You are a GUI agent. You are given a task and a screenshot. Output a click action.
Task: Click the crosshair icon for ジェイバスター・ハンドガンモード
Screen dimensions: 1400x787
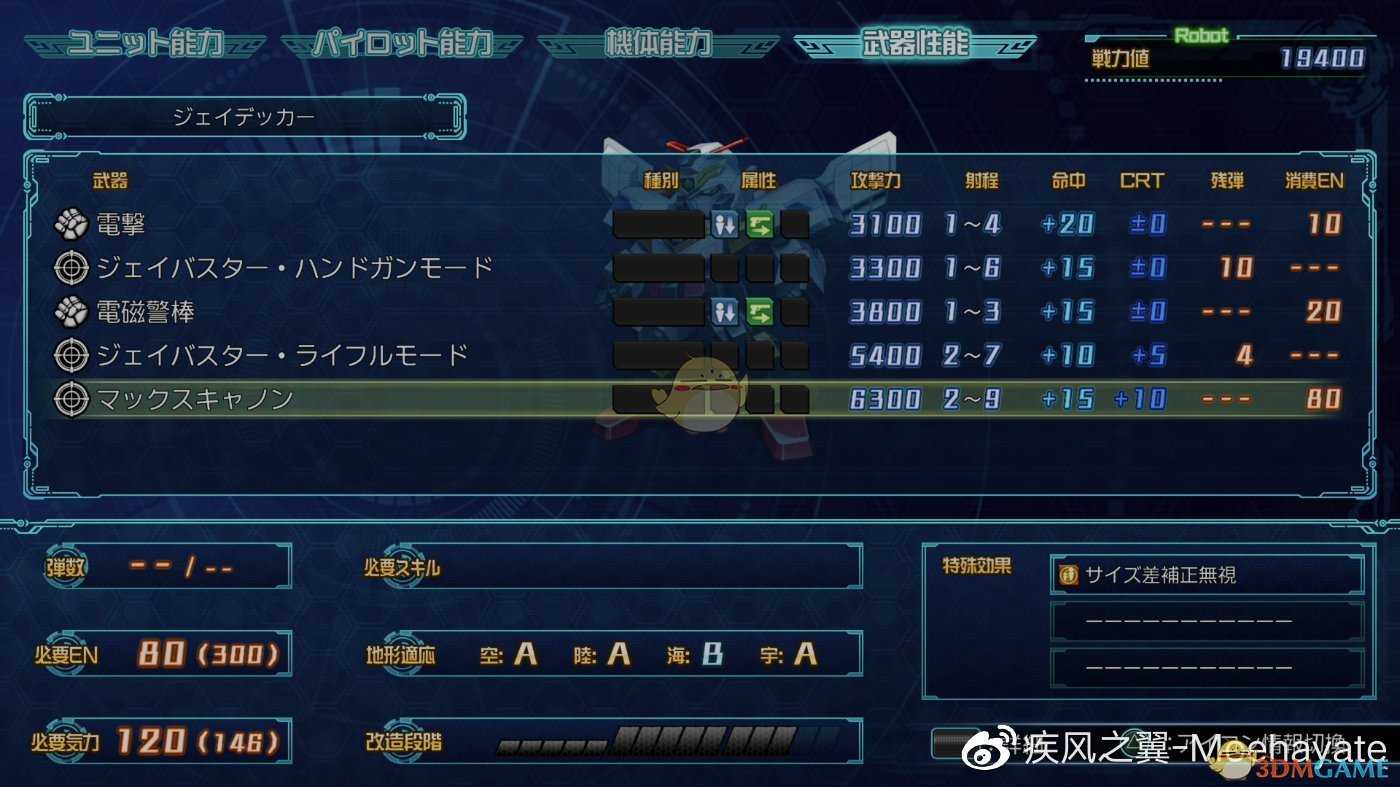click(70, 268)
